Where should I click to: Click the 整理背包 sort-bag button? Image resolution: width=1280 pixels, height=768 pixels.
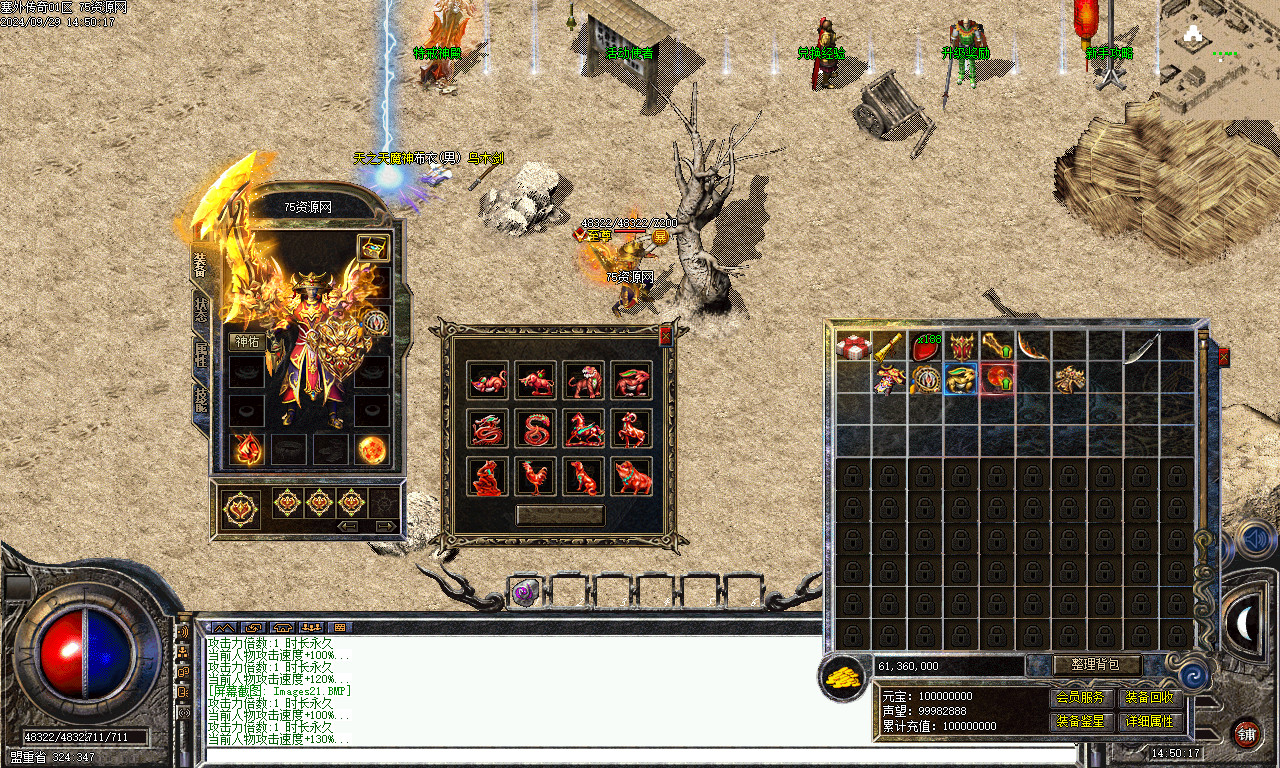pyautogui.click(x=1097, y=665)
